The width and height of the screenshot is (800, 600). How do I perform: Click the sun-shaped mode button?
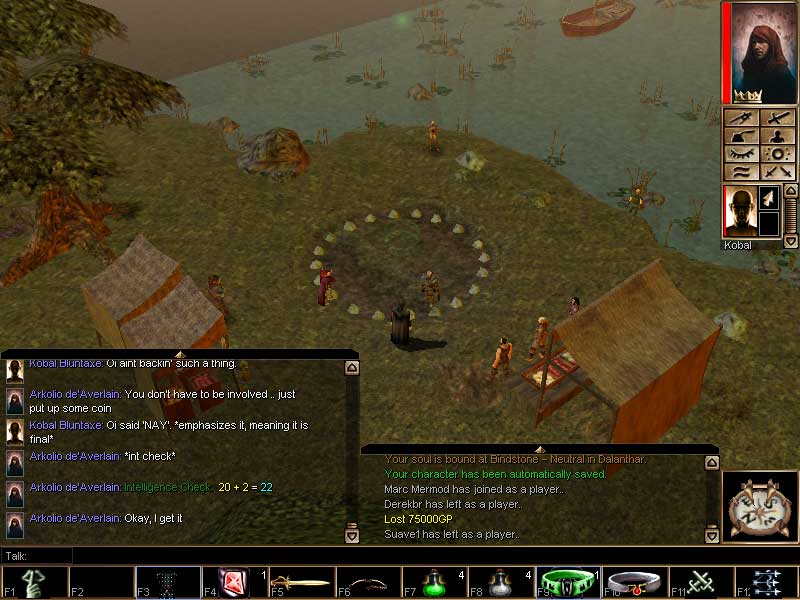pos(777,154)
